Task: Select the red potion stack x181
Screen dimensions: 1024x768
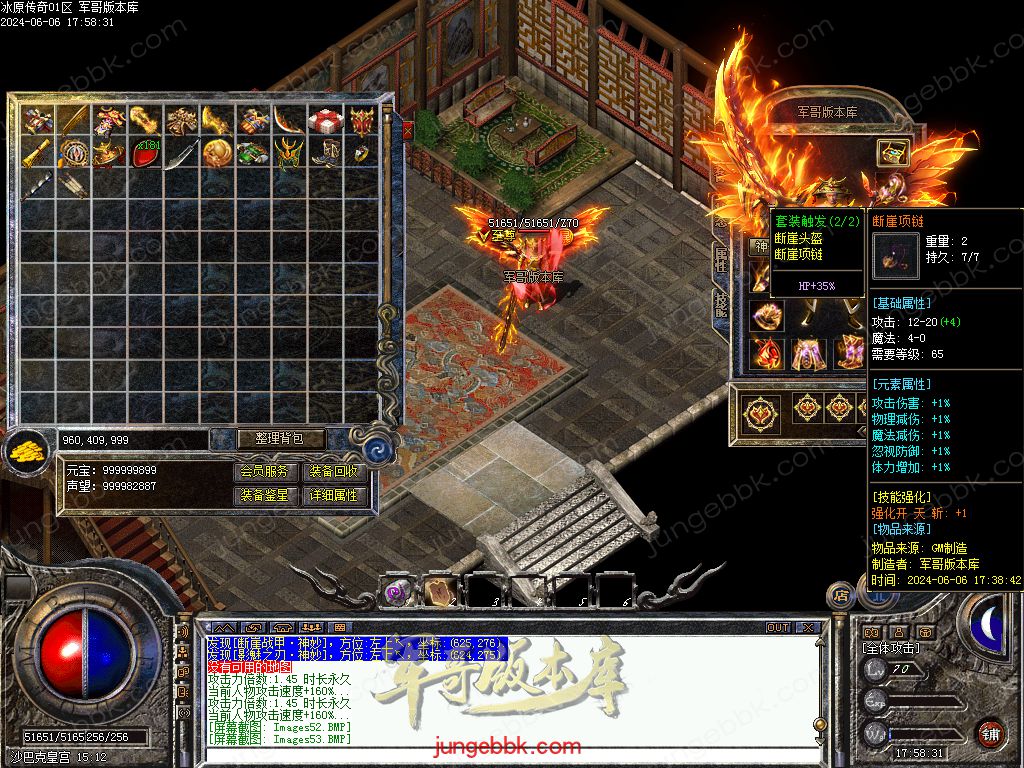Action: [x=146, y=154]
